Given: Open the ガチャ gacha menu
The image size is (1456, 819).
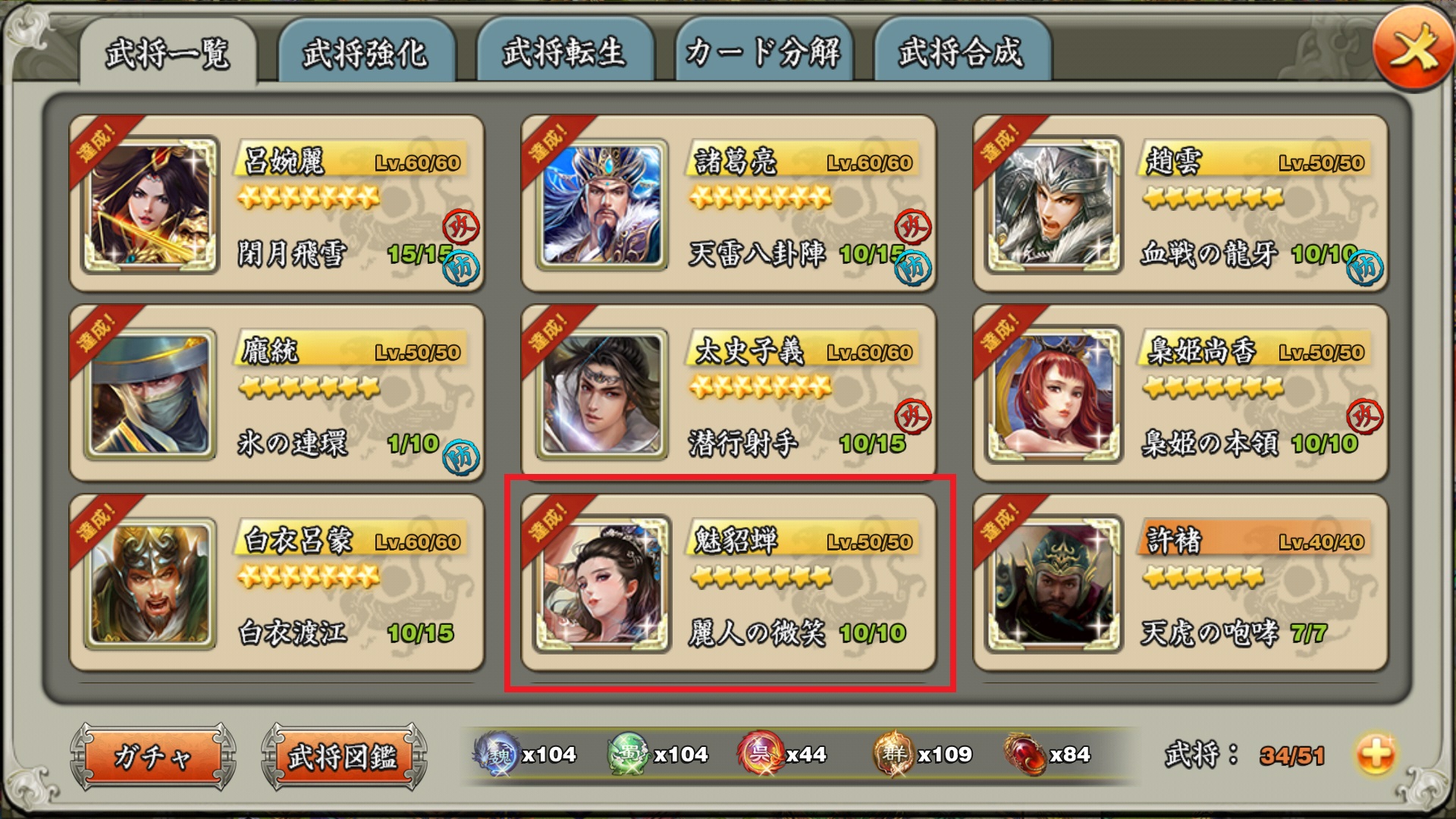Looking at the screenshot, I should [x=153, y=756].
